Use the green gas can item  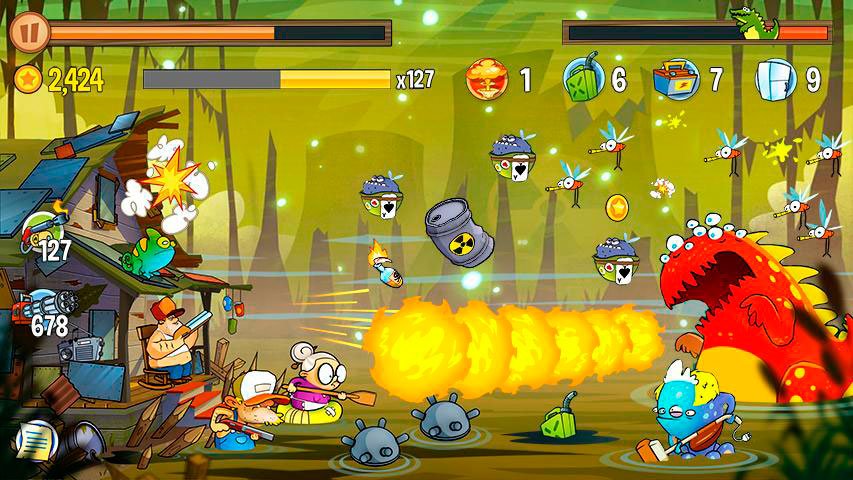pyautogui.click(x=582, y=78)
